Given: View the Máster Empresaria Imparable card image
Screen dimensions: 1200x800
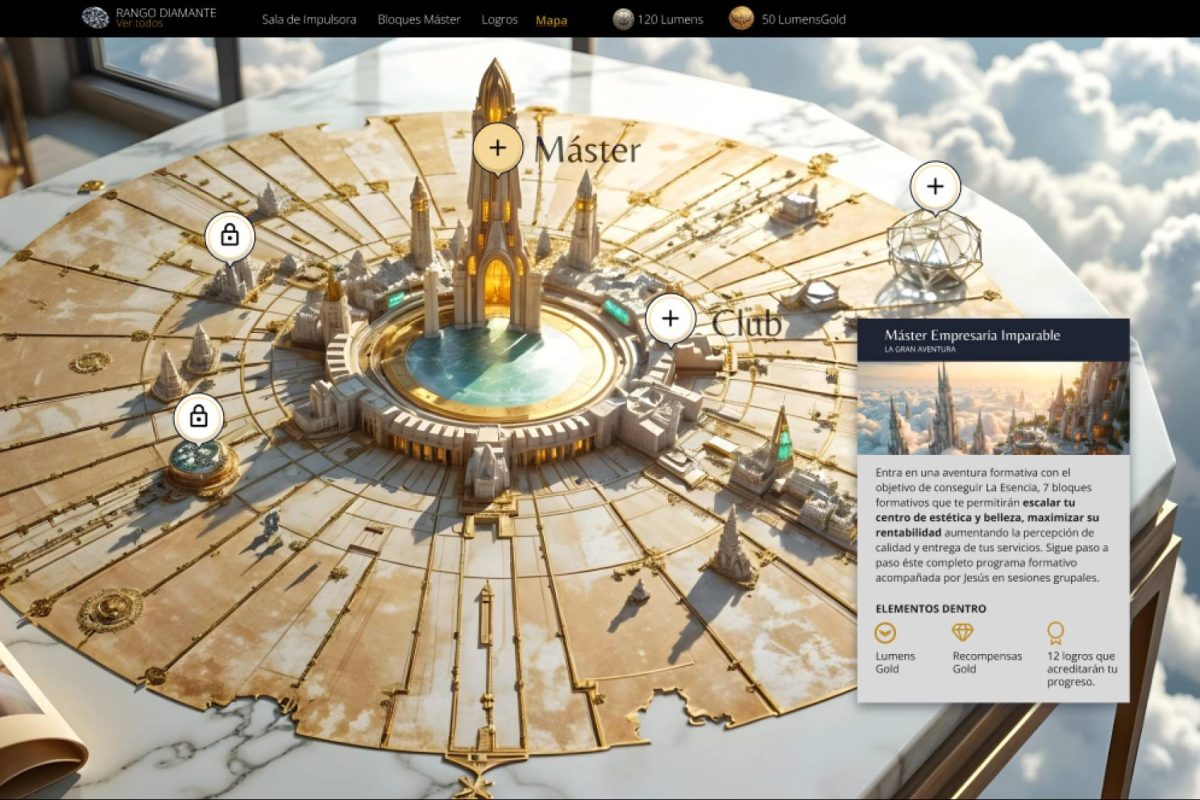Looking at the screenshot, I should point(993,408).
